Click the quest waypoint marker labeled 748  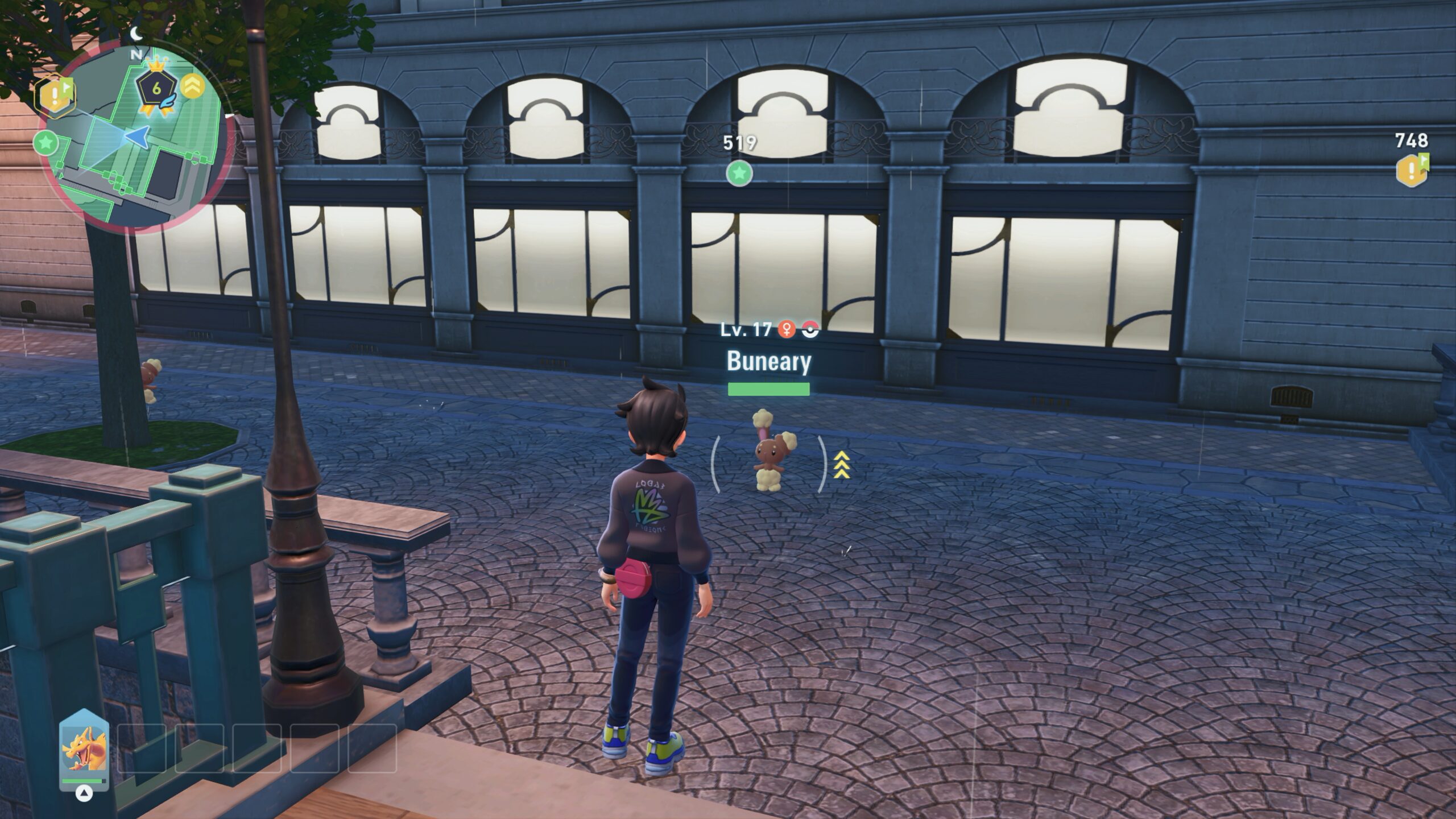(1412, 170)
